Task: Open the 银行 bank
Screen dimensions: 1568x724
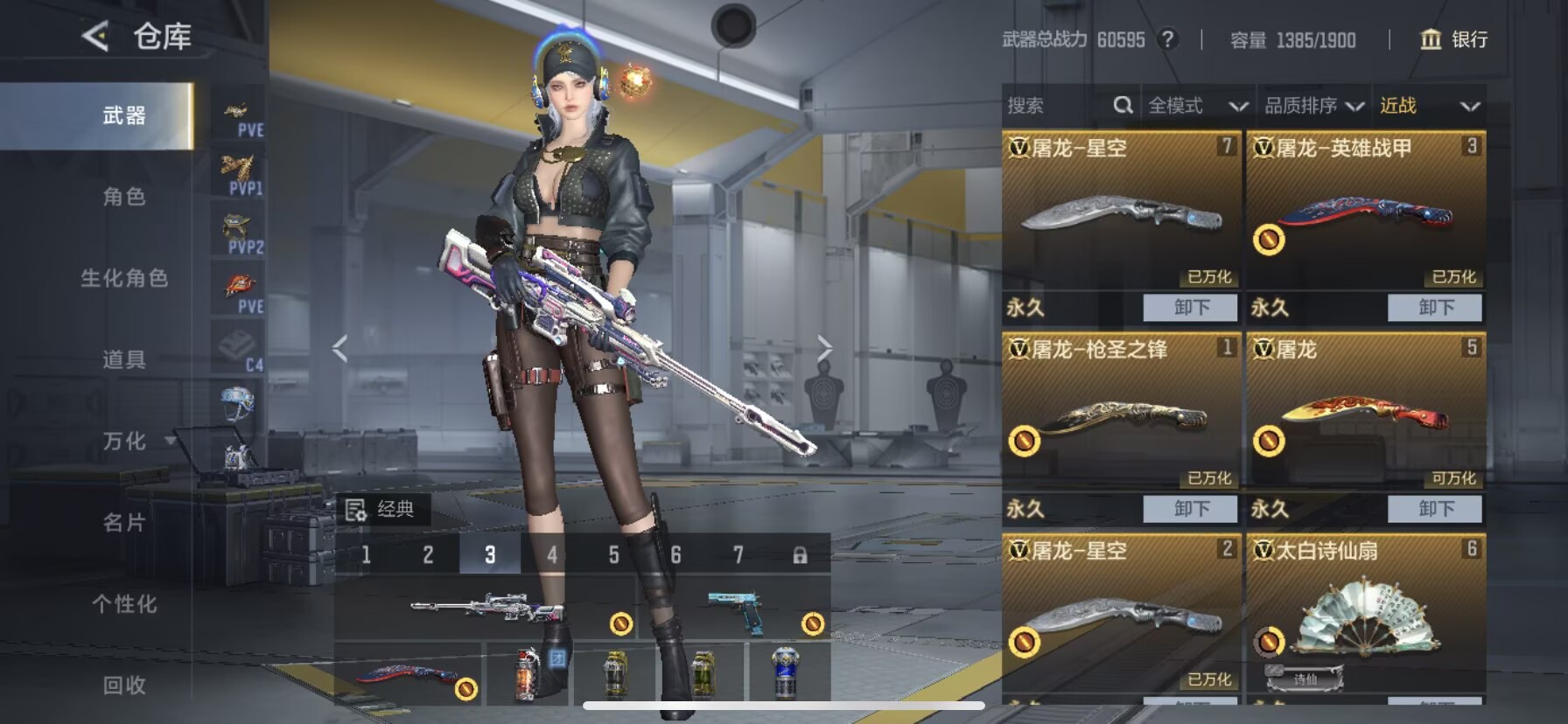Action: click(1453, 39)
